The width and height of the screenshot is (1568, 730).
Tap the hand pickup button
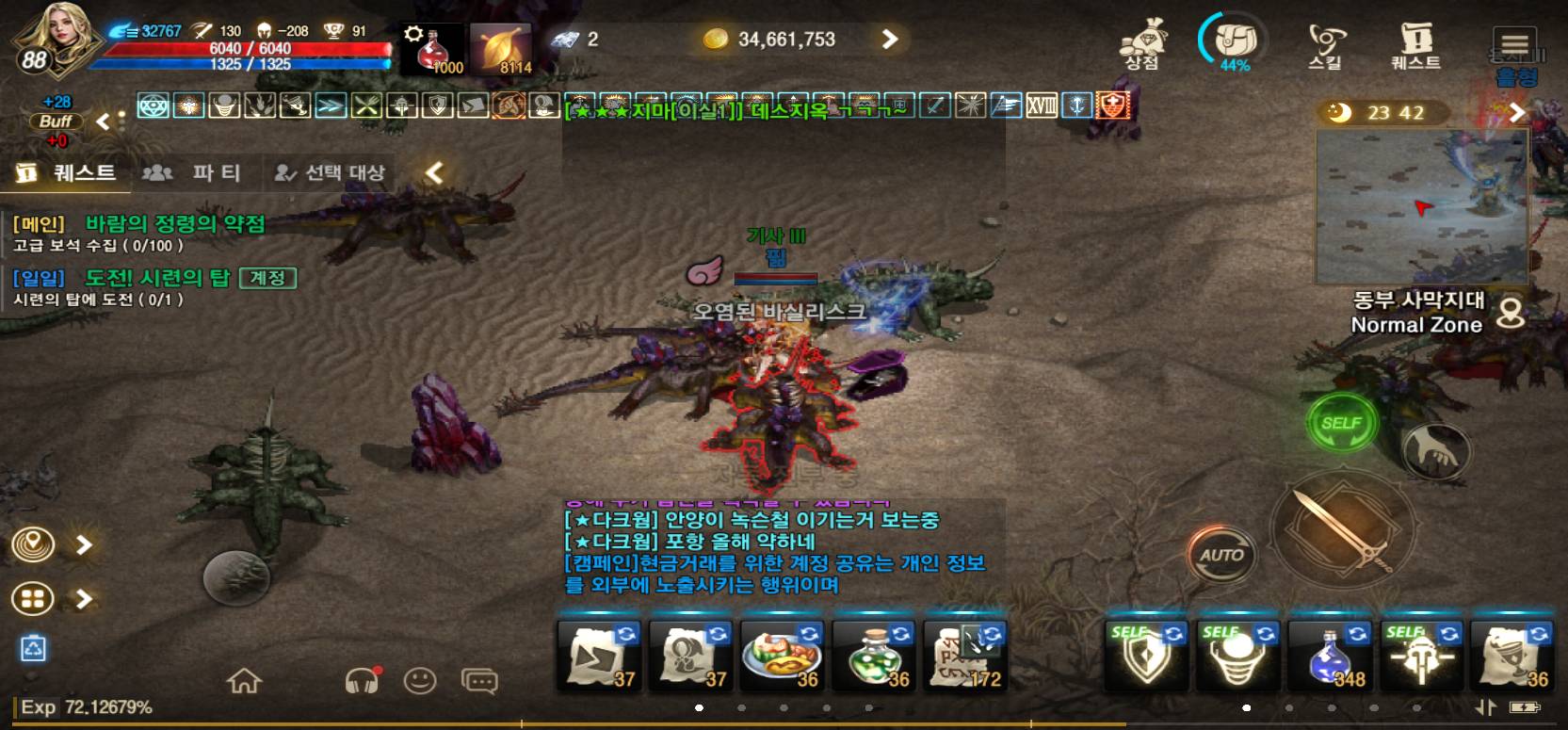tap(1435, 450)
